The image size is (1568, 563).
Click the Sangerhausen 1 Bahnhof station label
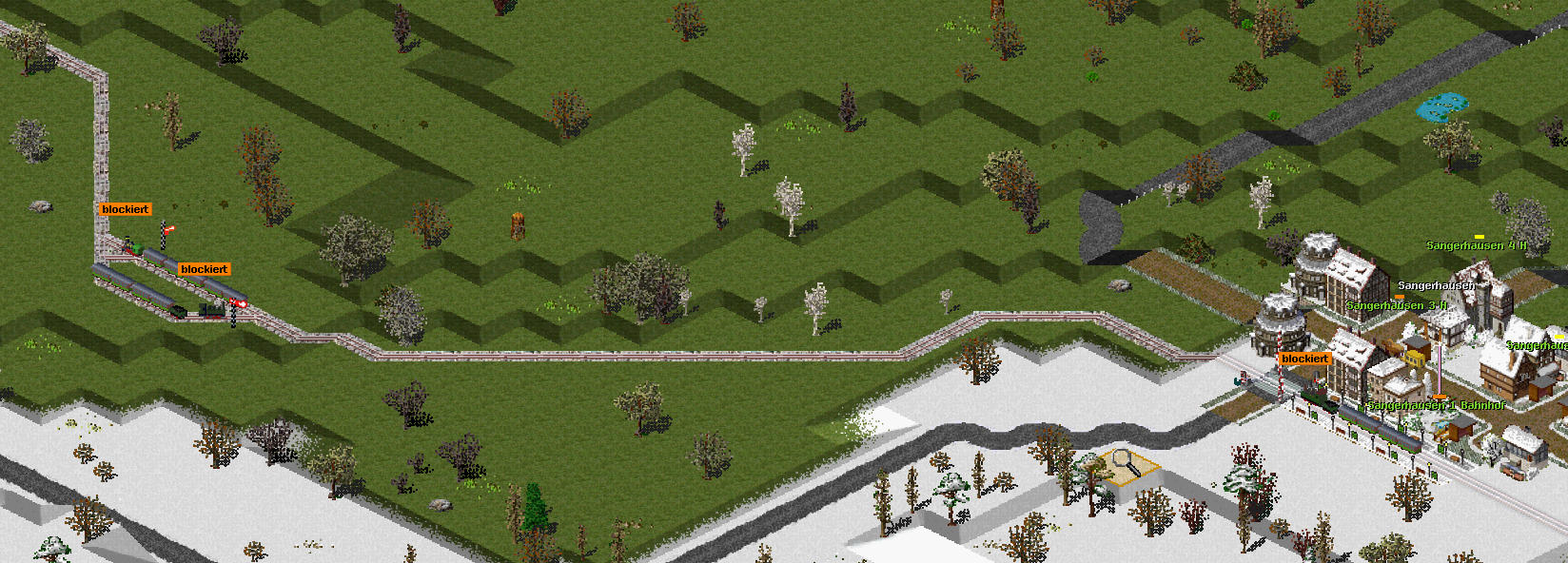(x=1436, y=405)
